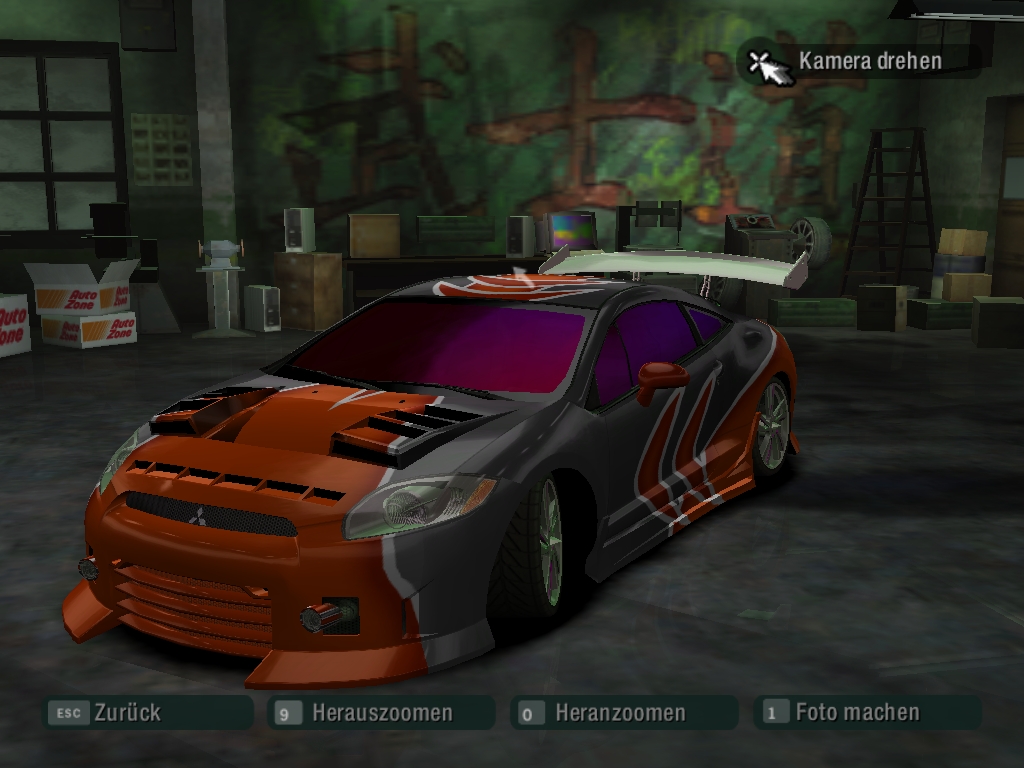
Task: Take a photo with Foto machen
Action: (x=856, y=712)
